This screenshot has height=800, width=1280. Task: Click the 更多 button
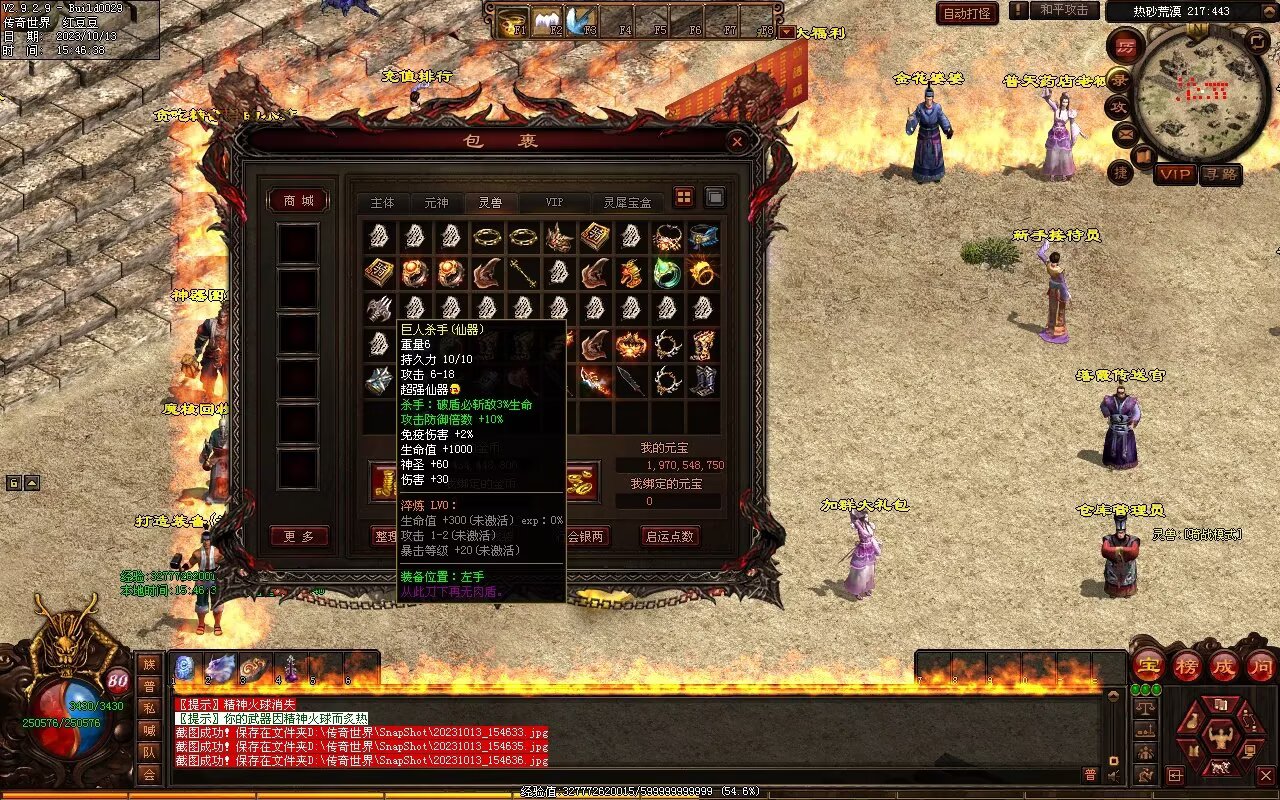point(298,537)
